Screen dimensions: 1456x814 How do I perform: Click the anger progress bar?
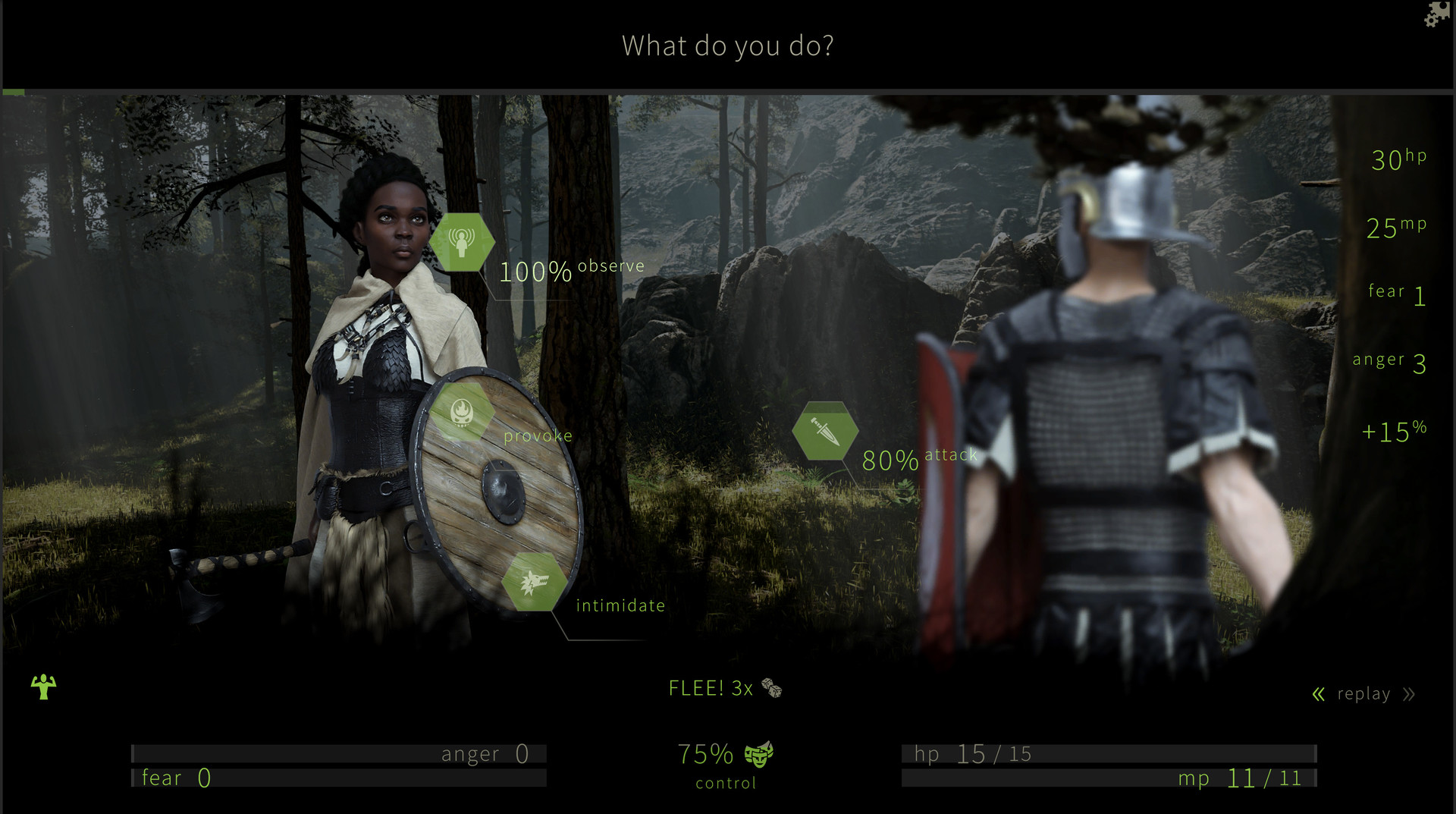[341, 753]
